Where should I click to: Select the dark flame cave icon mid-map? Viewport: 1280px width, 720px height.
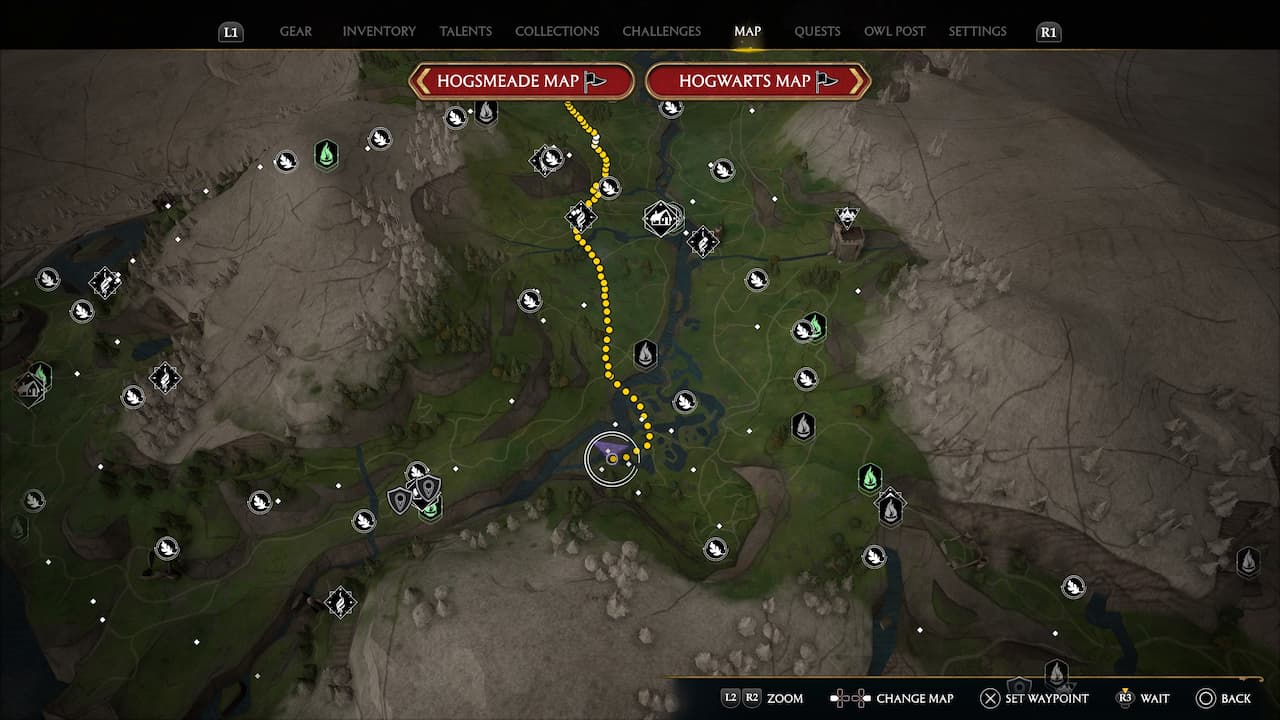[647, 353]
